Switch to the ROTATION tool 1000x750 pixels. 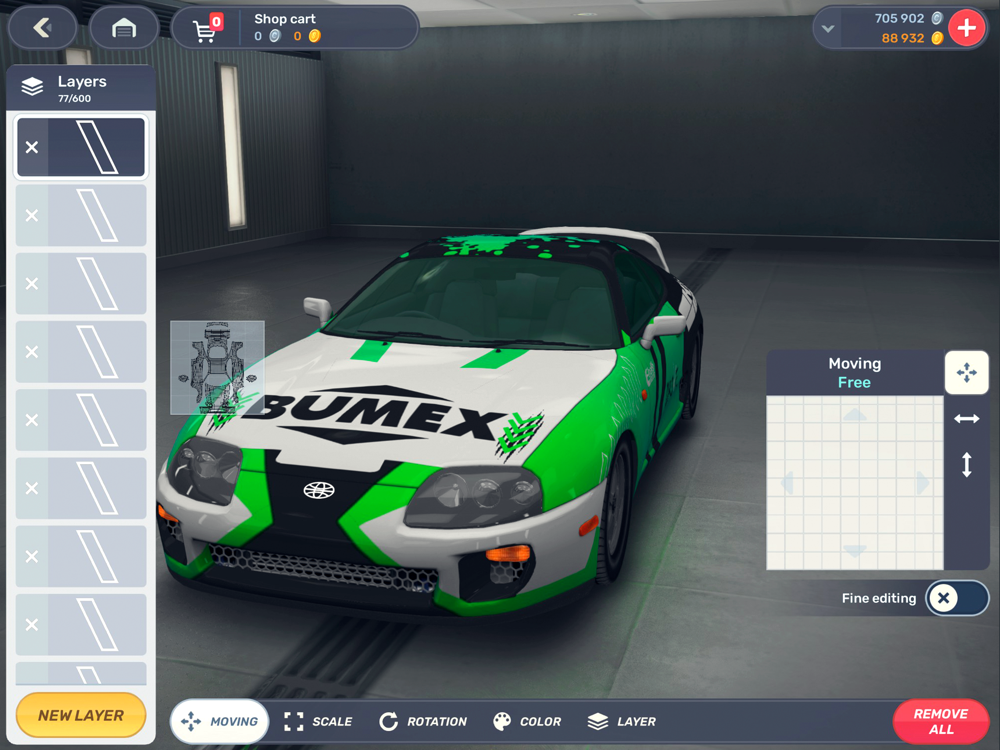click(x=423, y=721)
